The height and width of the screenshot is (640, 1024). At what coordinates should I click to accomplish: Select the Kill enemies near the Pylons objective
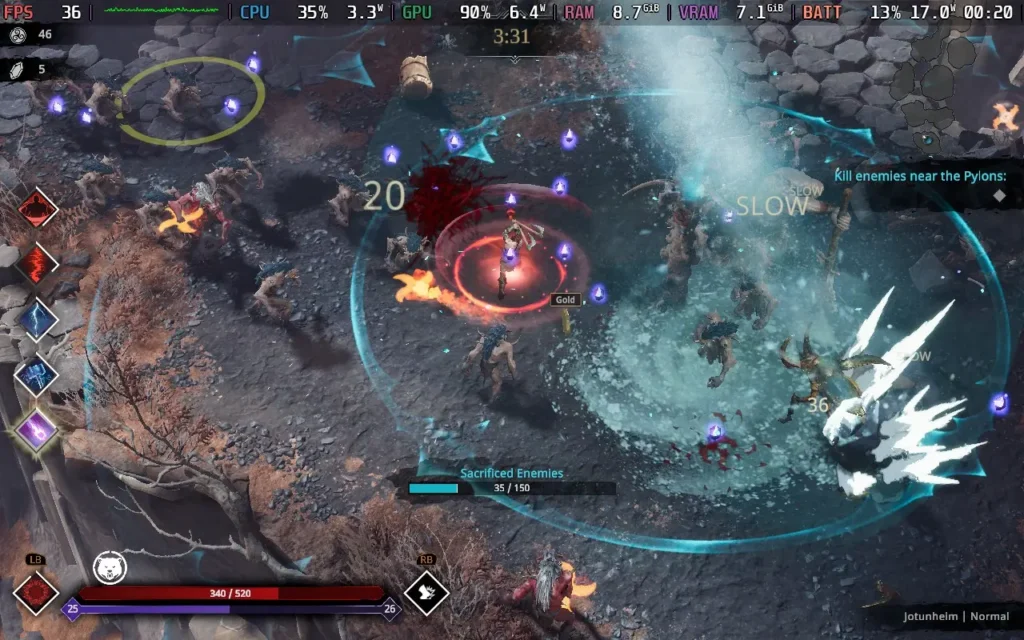pyautogui.click(x=920, y=177)
